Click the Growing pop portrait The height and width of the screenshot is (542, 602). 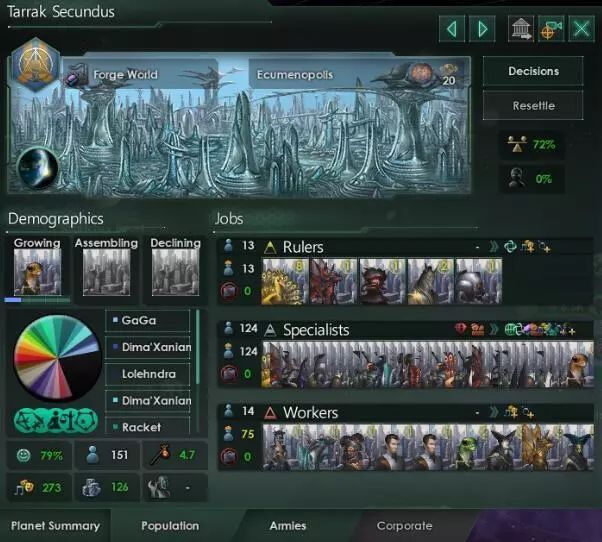37,272
